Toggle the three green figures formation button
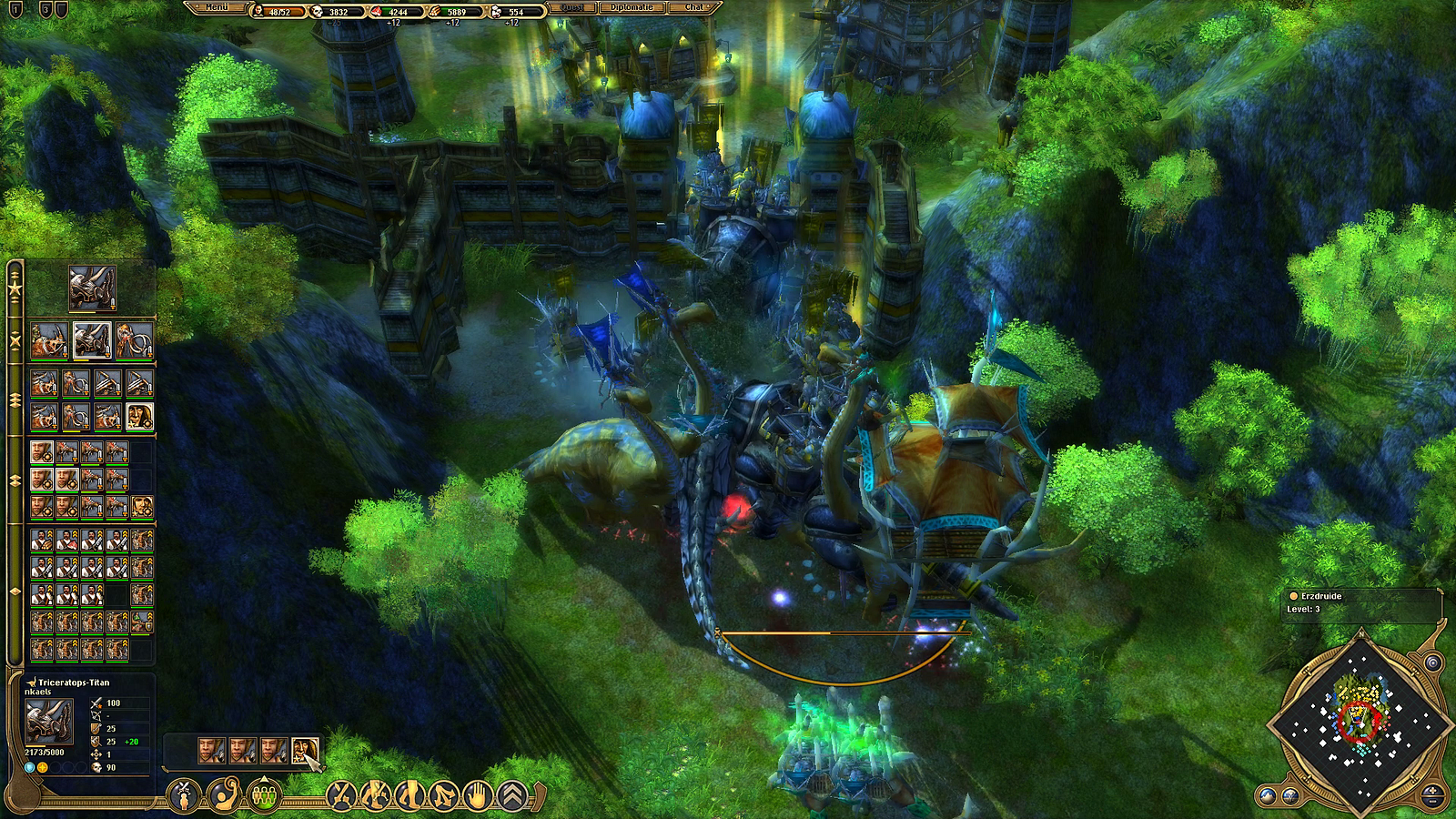 pos(264,796)
